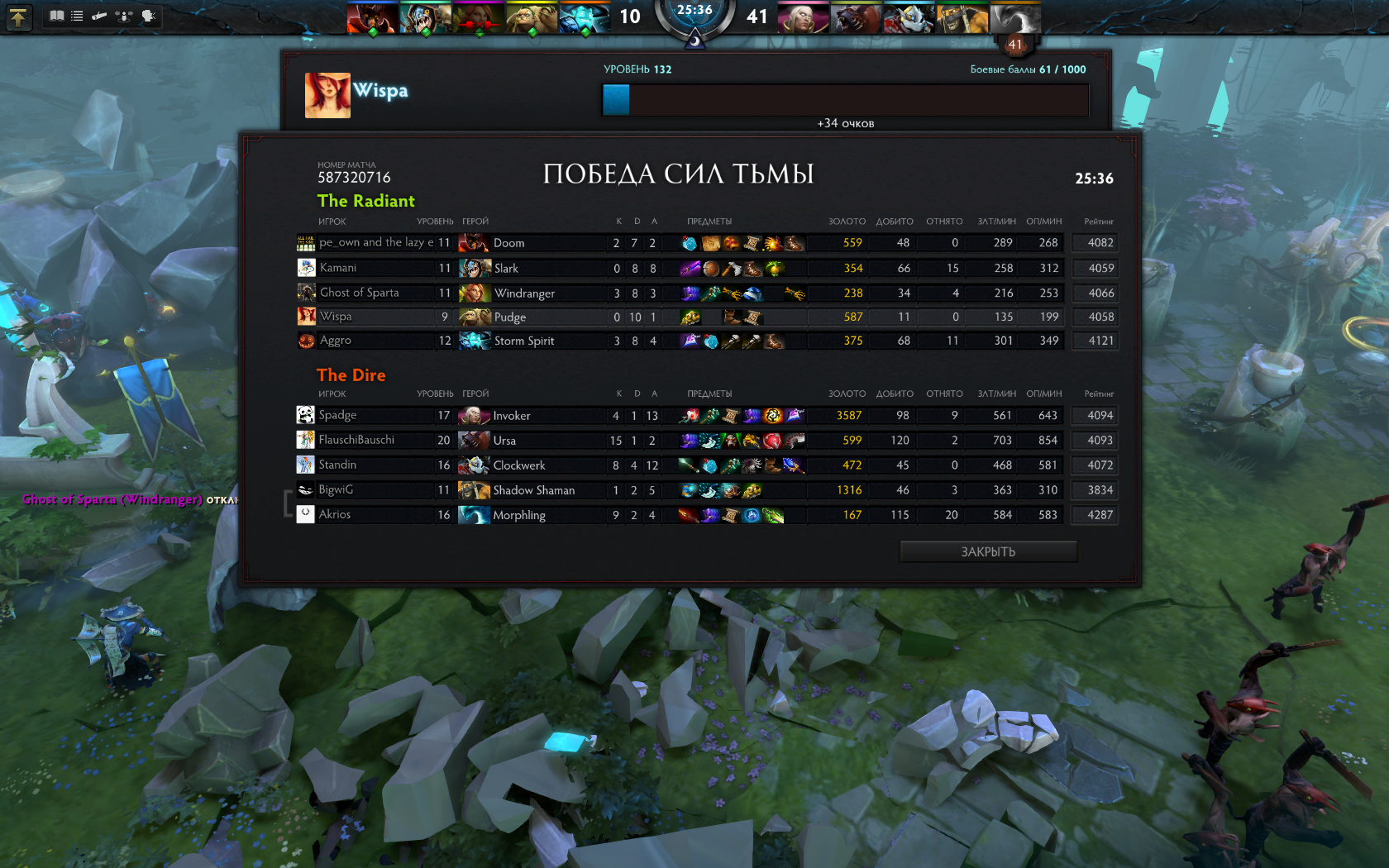Open the list icon in the top menu

click(77, 16)
